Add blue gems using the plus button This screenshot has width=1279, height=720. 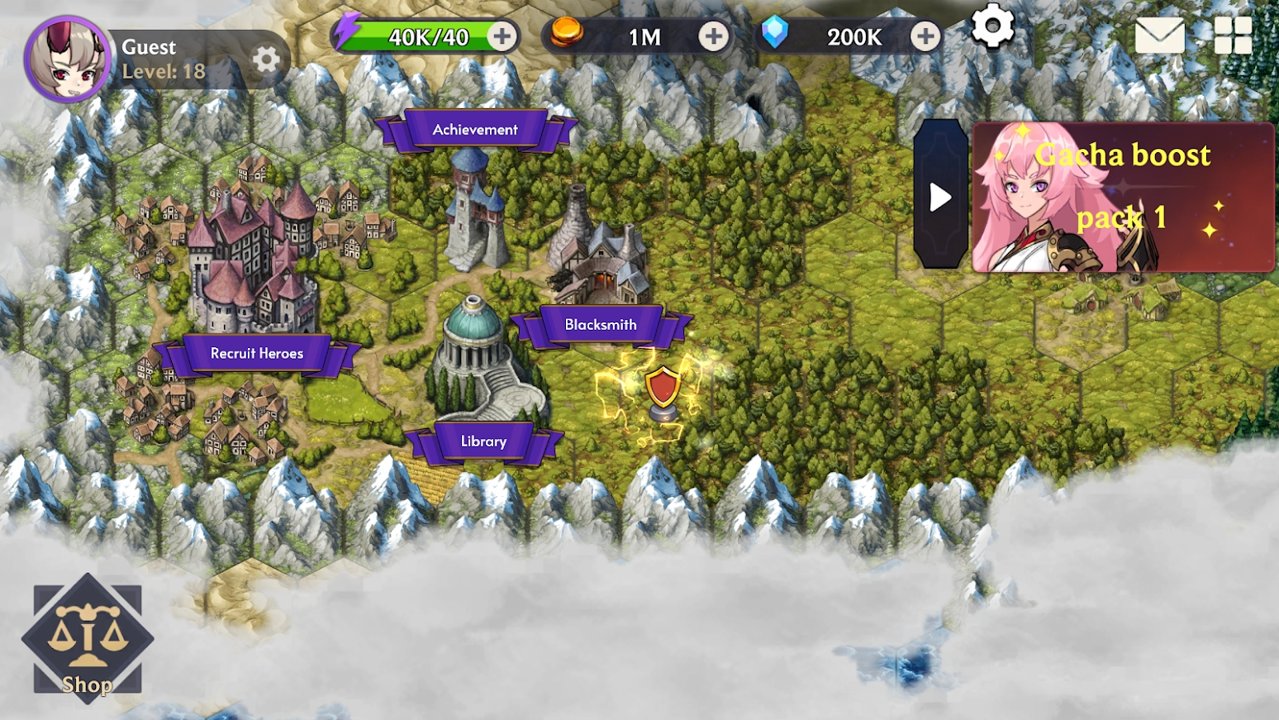926,37
